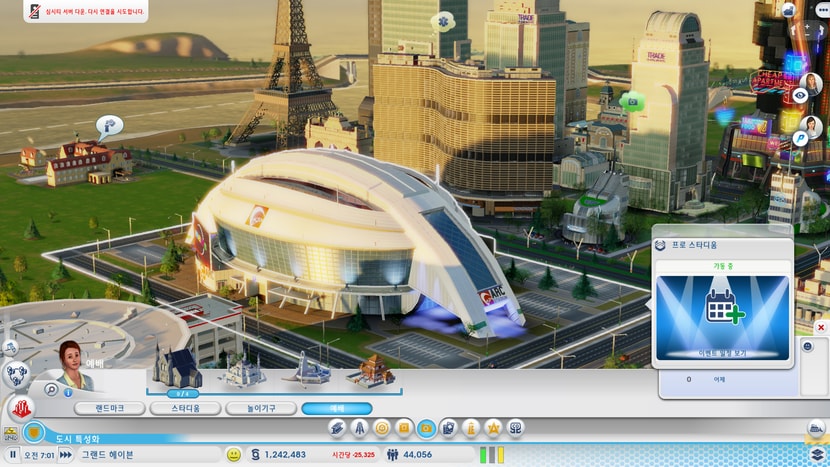Click the fast-forward speed button

65,454
